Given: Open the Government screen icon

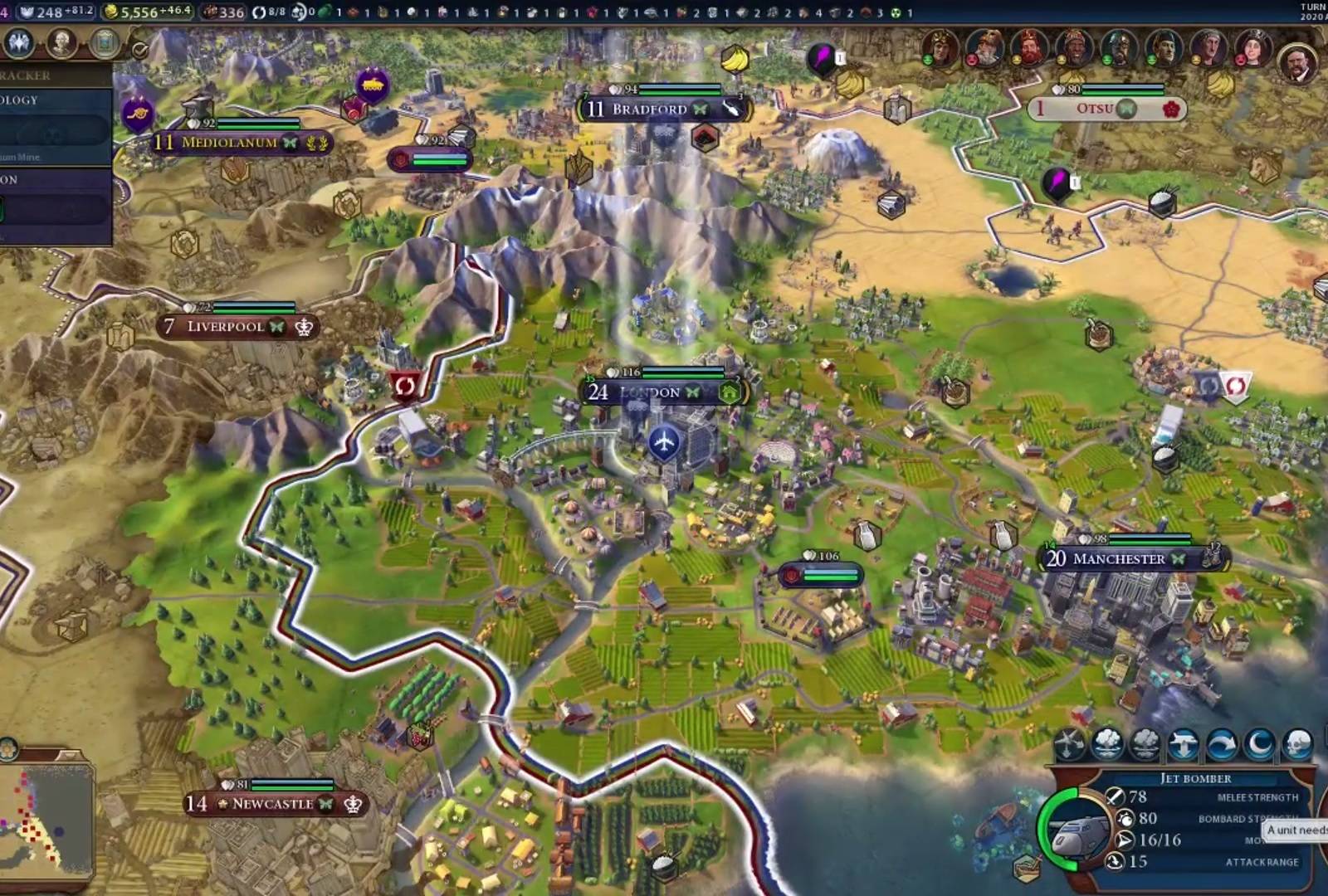Looking at the screenshot, I should point(104,43).
